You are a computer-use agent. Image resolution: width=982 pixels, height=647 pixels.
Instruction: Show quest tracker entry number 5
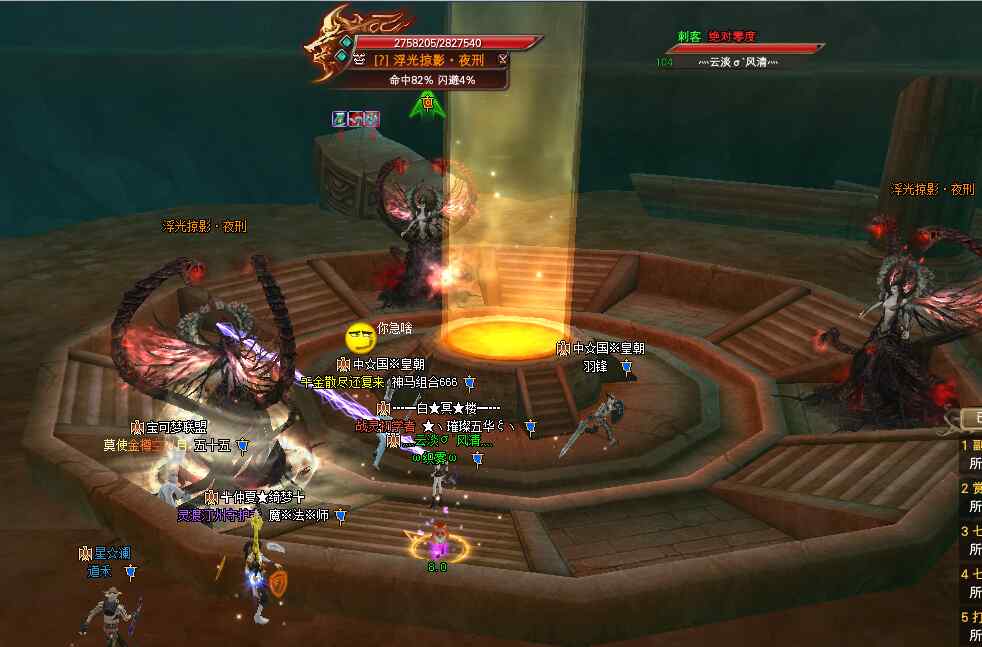tap(971, 617)
